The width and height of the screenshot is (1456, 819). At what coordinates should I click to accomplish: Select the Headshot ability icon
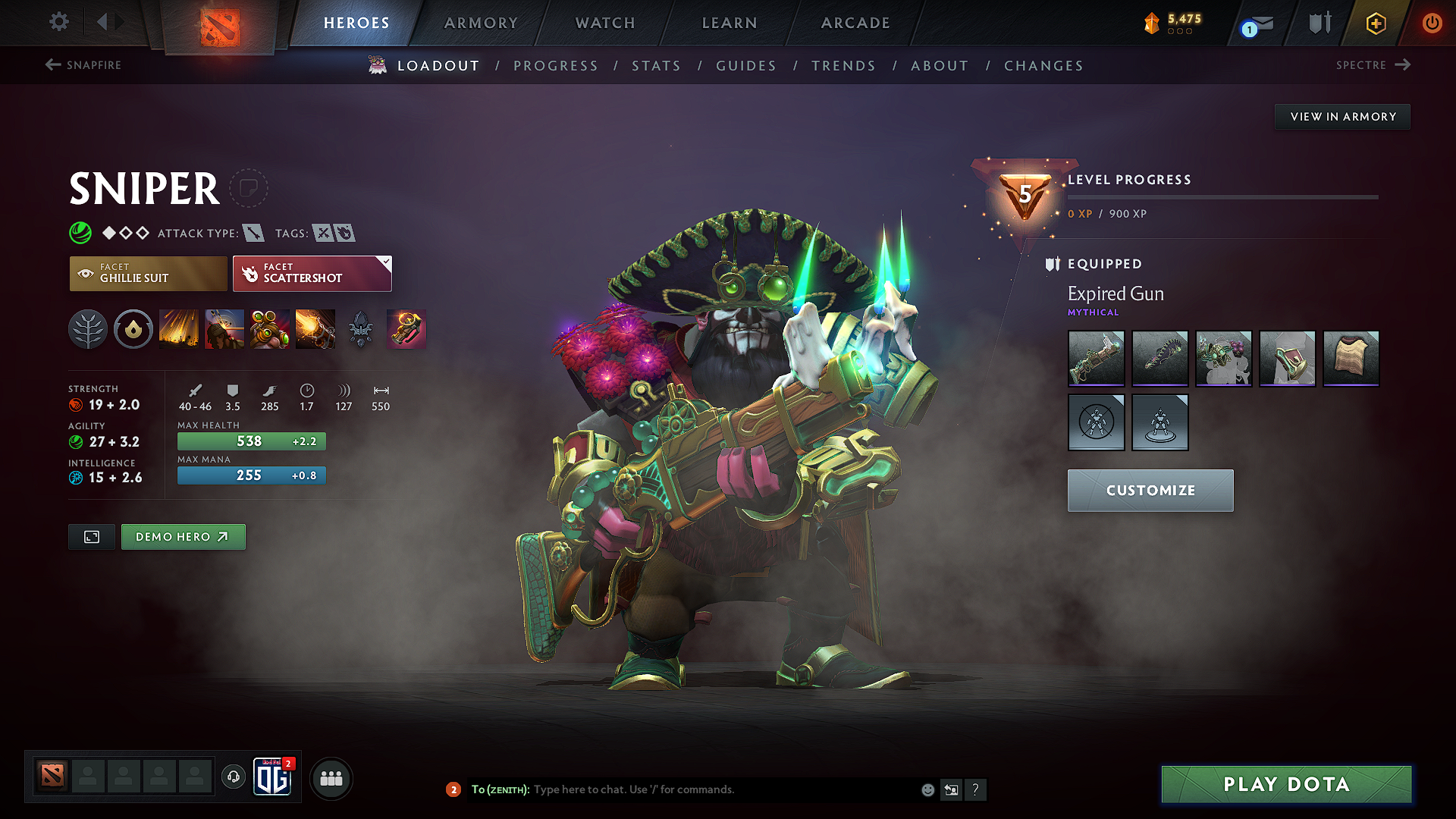(224, 329)
